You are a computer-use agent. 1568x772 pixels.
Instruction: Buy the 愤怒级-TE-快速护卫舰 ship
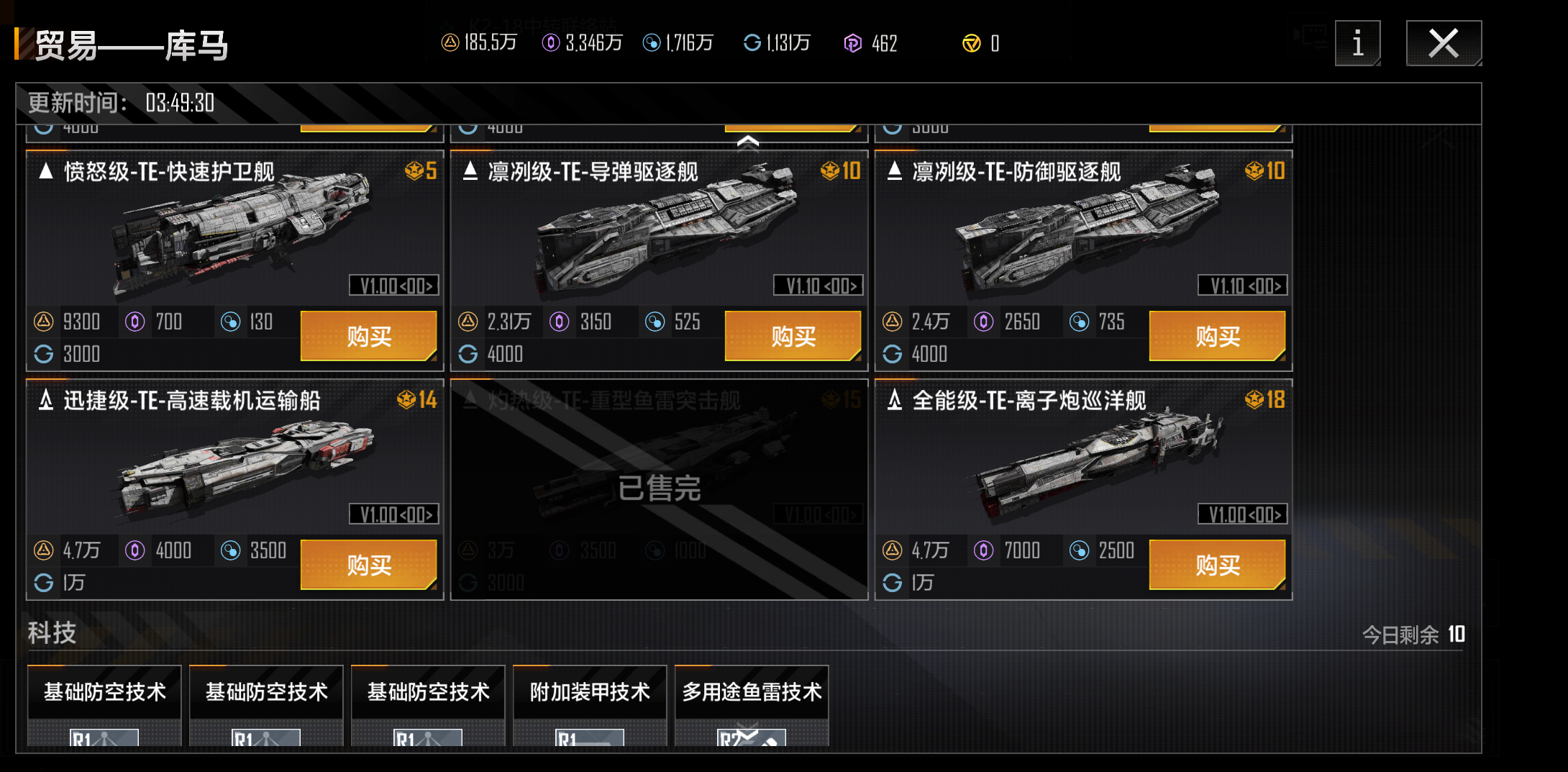click(368, 335)
